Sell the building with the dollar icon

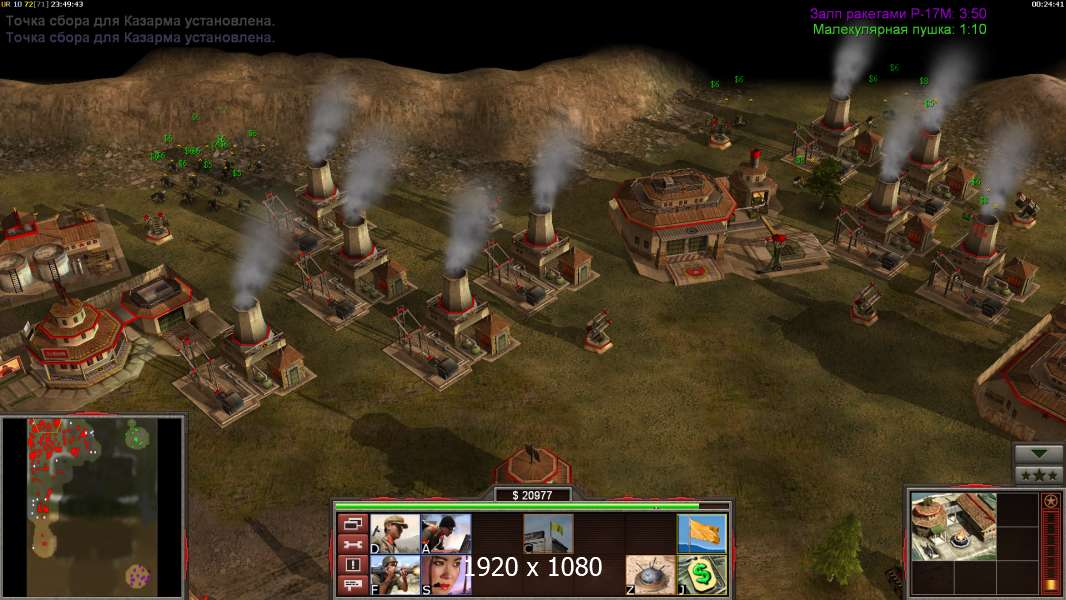coord(702,575)
